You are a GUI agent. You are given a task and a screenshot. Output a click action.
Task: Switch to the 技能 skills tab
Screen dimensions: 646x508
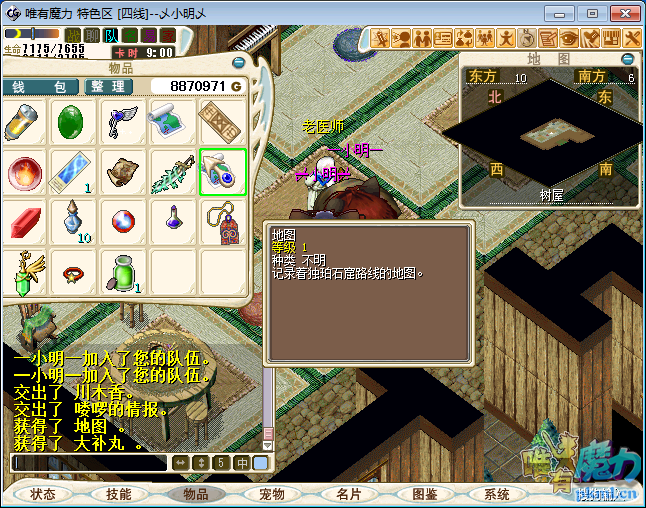coord(118,494)
